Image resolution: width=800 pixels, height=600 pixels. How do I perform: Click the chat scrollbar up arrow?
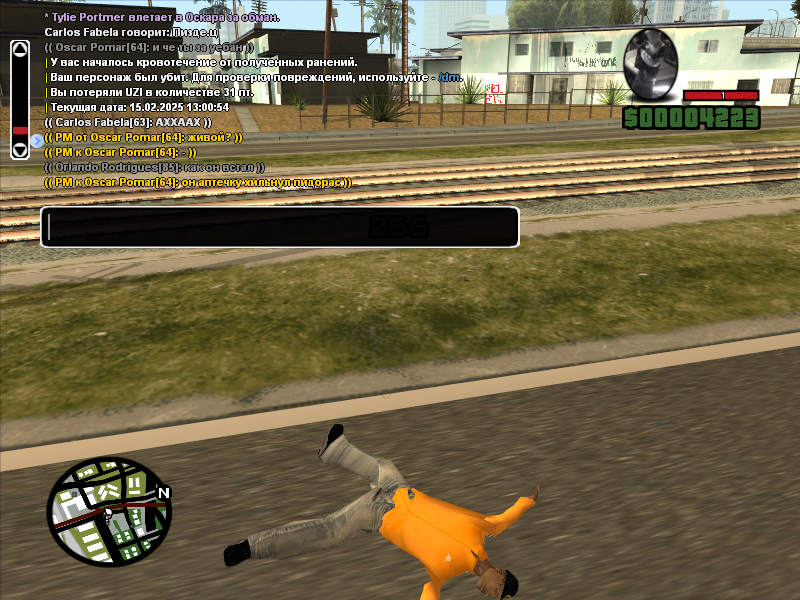20,47
